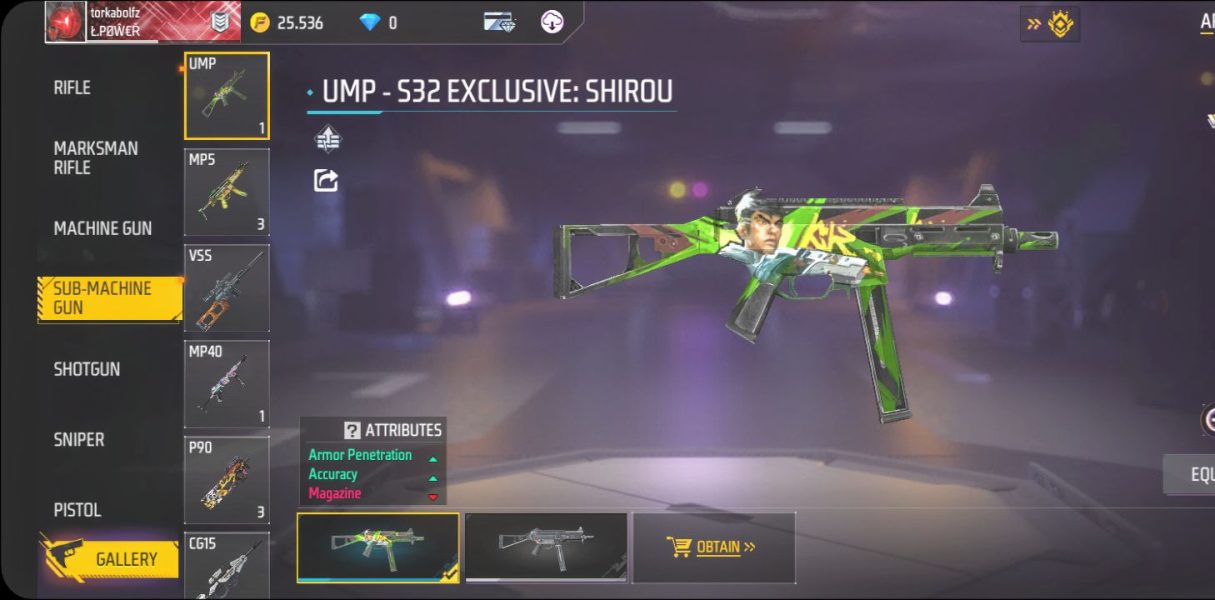Click the blue diamond currency icon
The image size is (1215, 600).
tap(370, 22)
